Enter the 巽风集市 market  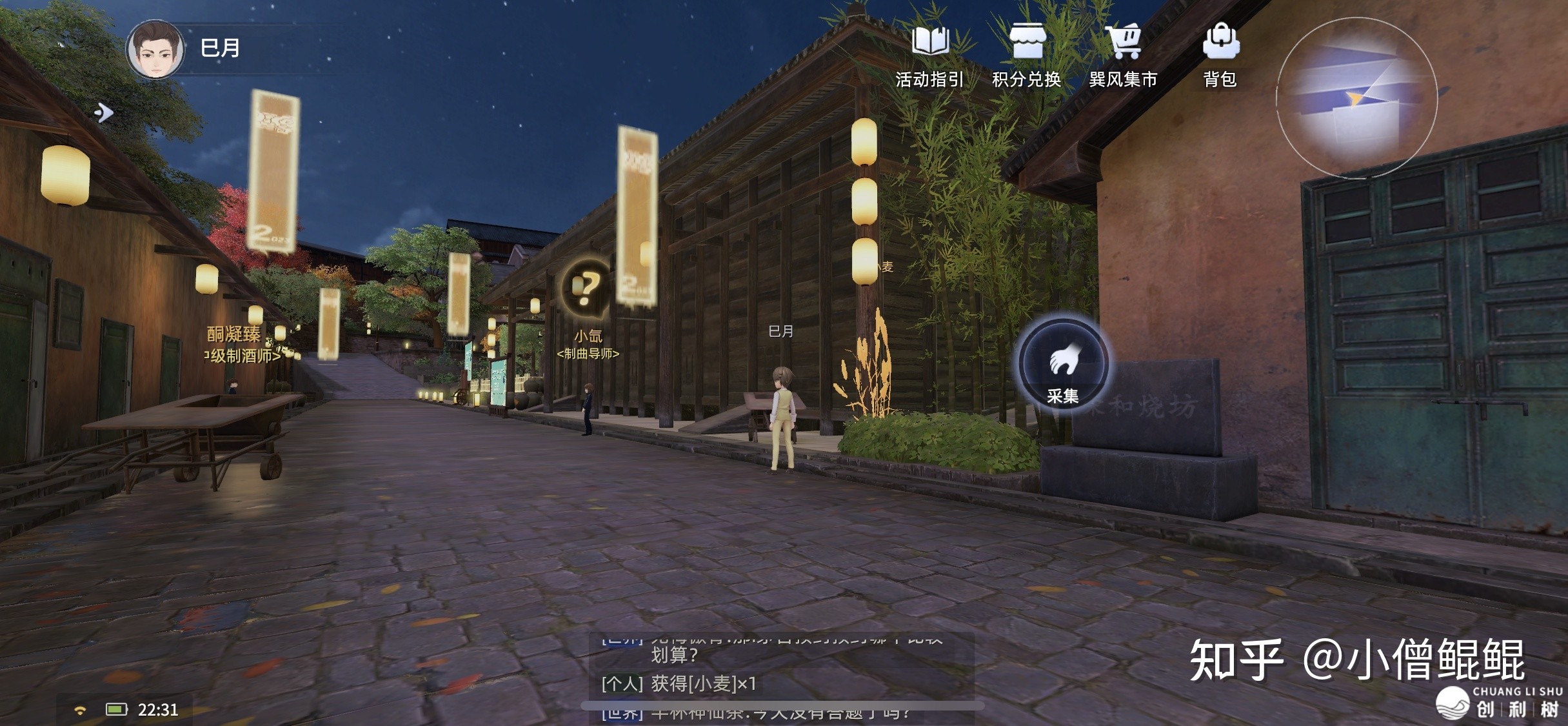(1123, 55)
